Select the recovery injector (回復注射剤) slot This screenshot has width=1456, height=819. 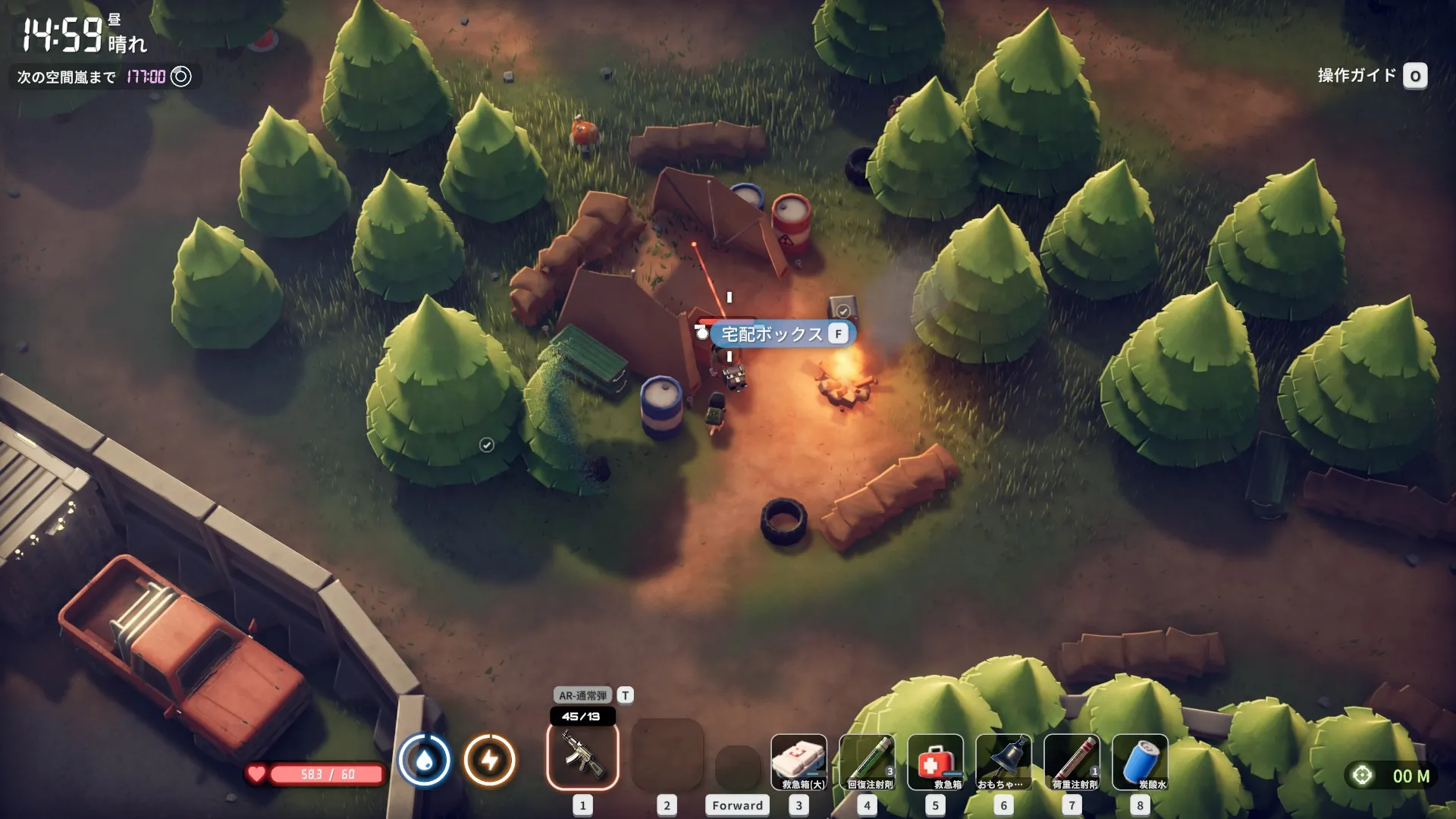(868, 761)
